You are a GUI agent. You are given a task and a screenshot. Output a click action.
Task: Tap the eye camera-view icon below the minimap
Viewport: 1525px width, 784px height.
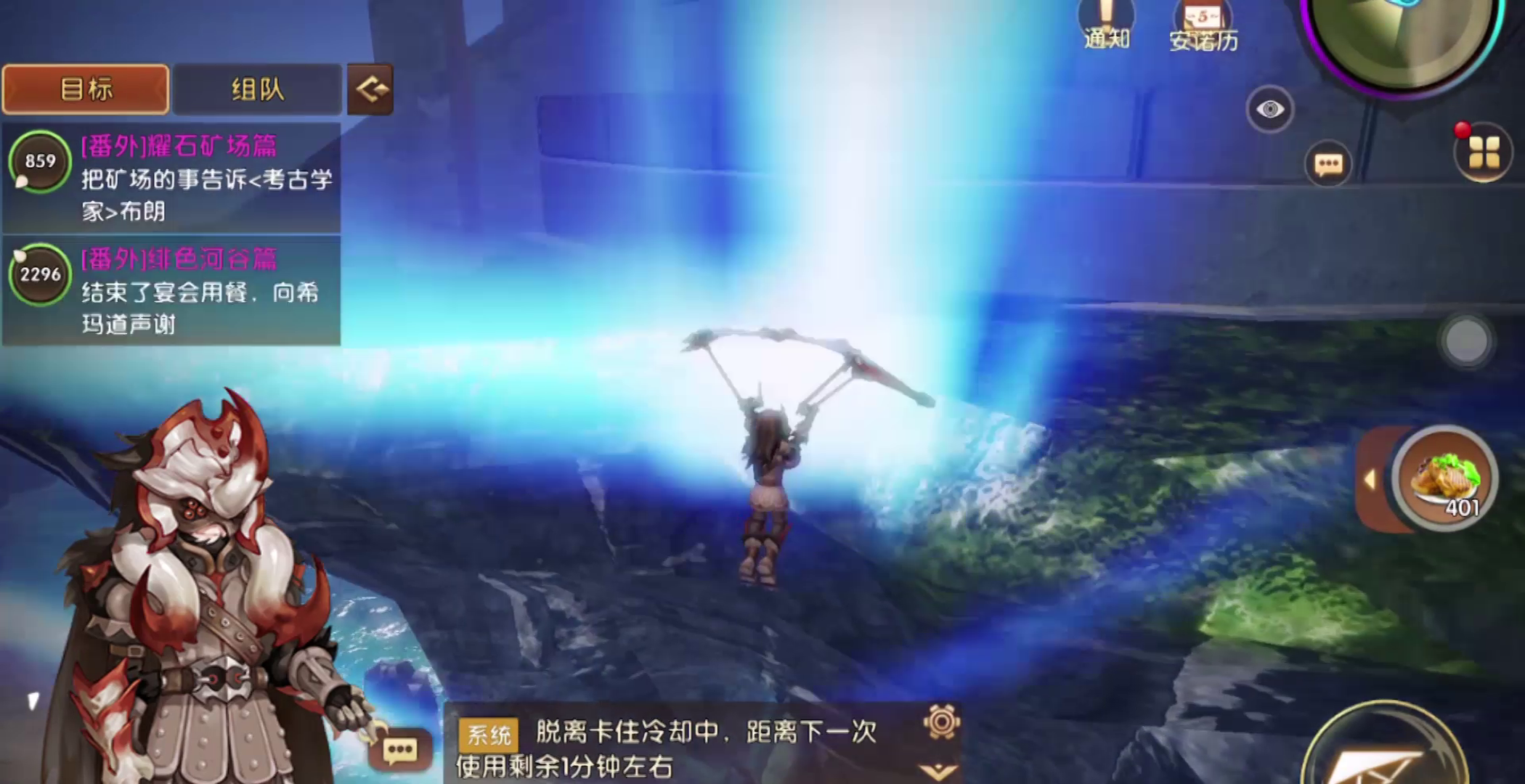click(1269, 108)
